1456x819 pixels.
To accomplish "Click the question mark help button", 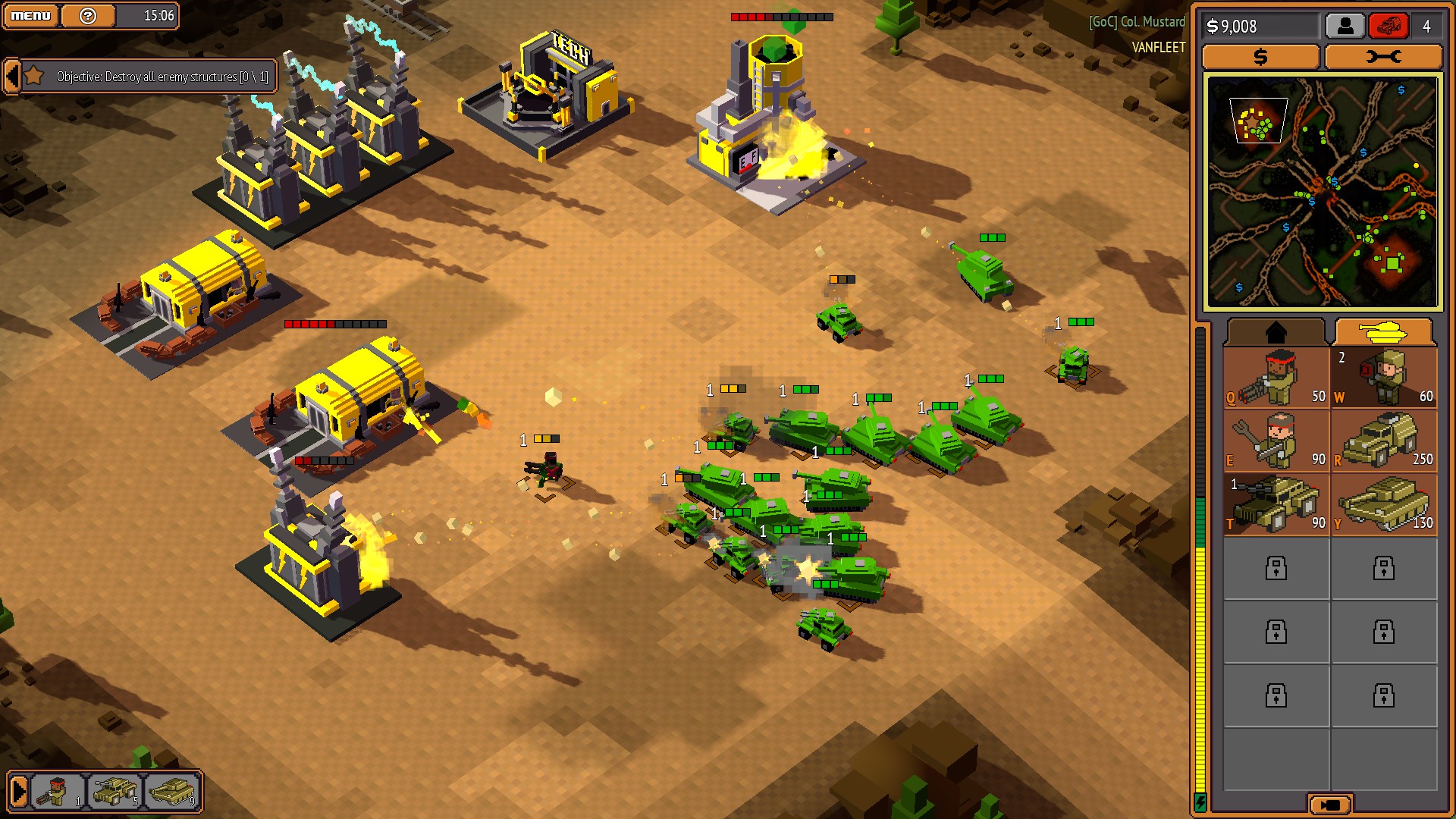I will [89, 14].
